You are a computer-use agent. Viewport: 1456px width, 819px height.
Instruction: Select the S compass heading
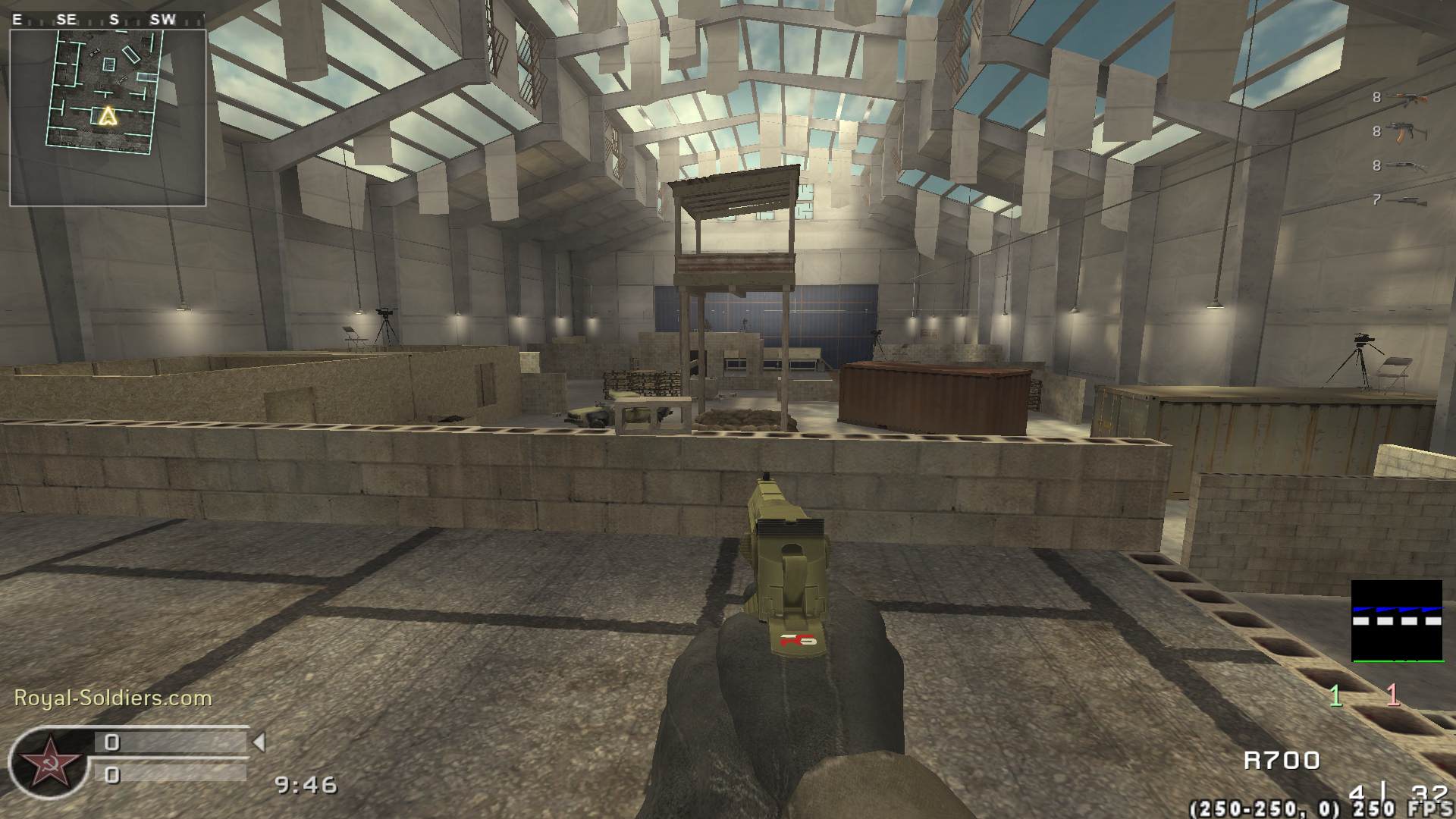pos(114,20)
